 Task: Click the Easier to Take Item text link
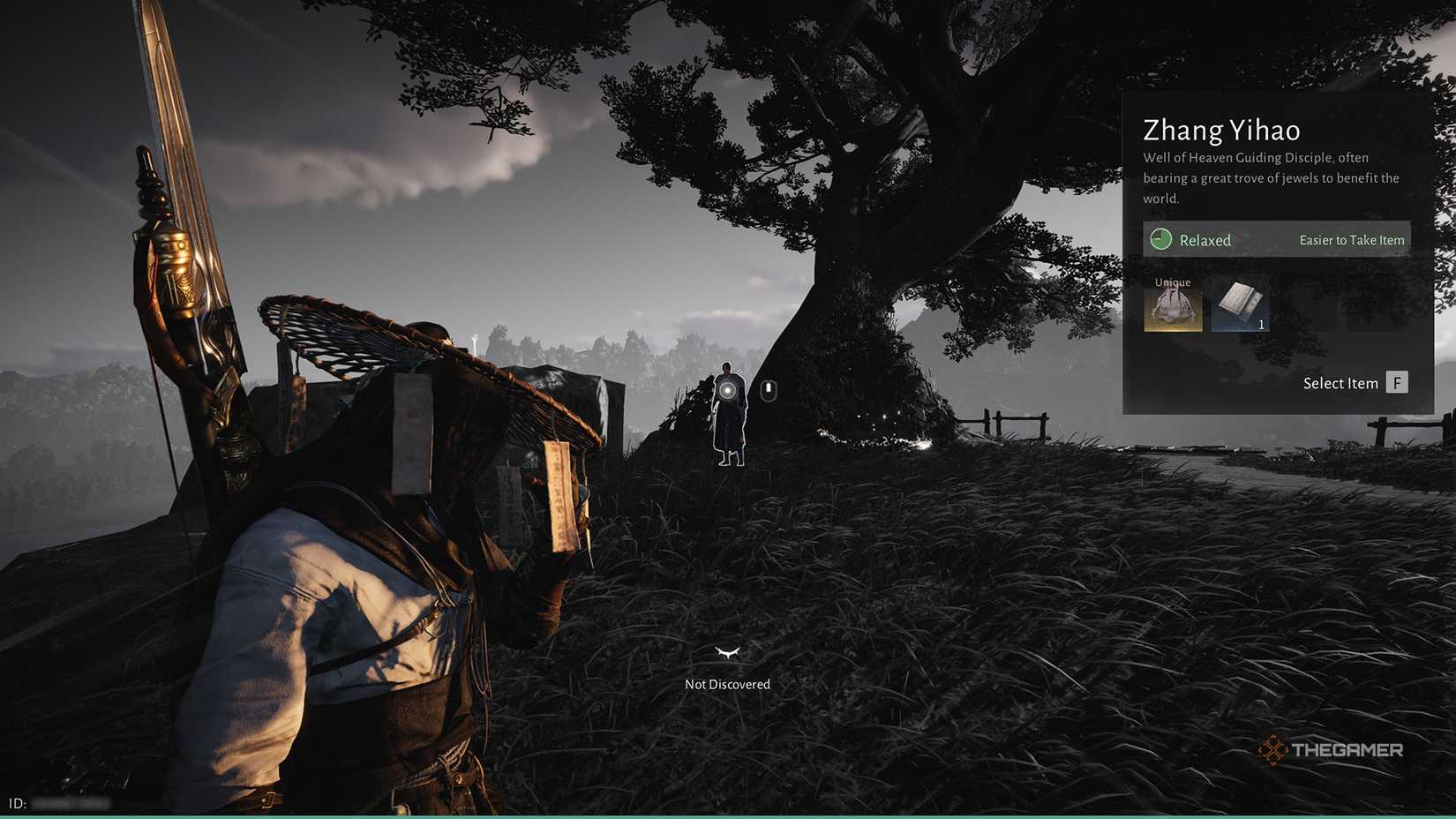[1351, 239]
